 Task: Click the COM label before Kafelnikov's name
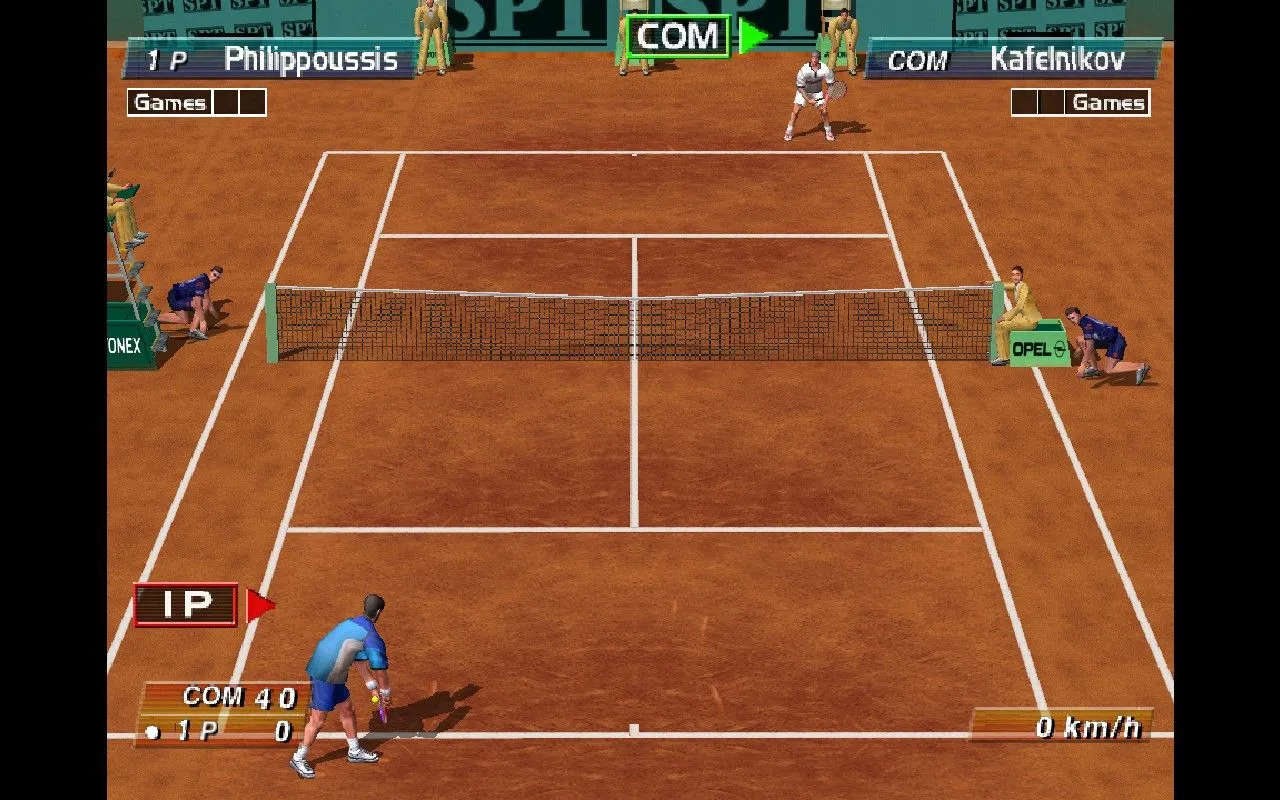click(x=916, y=61)
